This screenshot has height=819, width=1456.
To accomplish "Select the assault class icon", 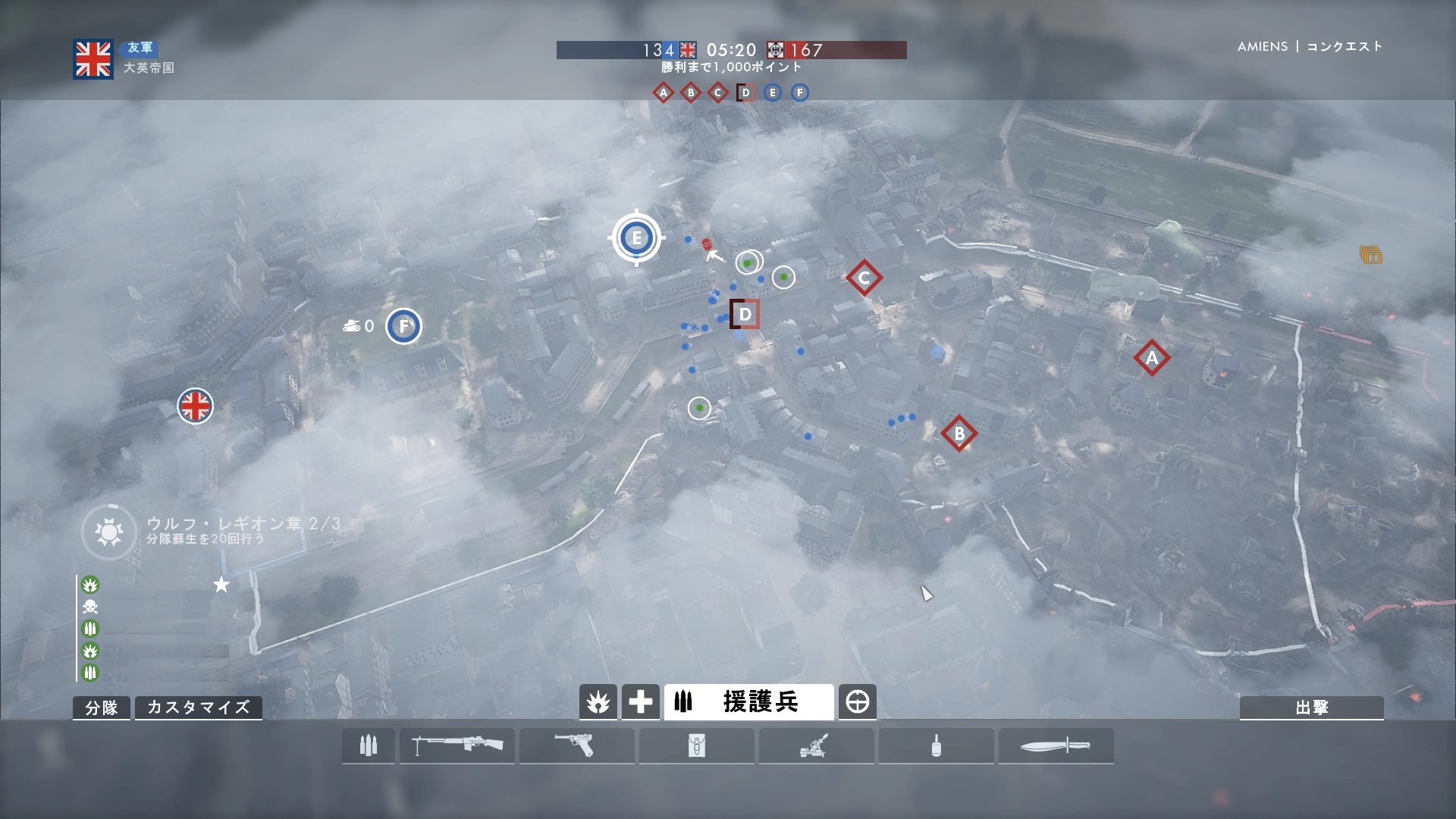I will click(x=598, y=702).
